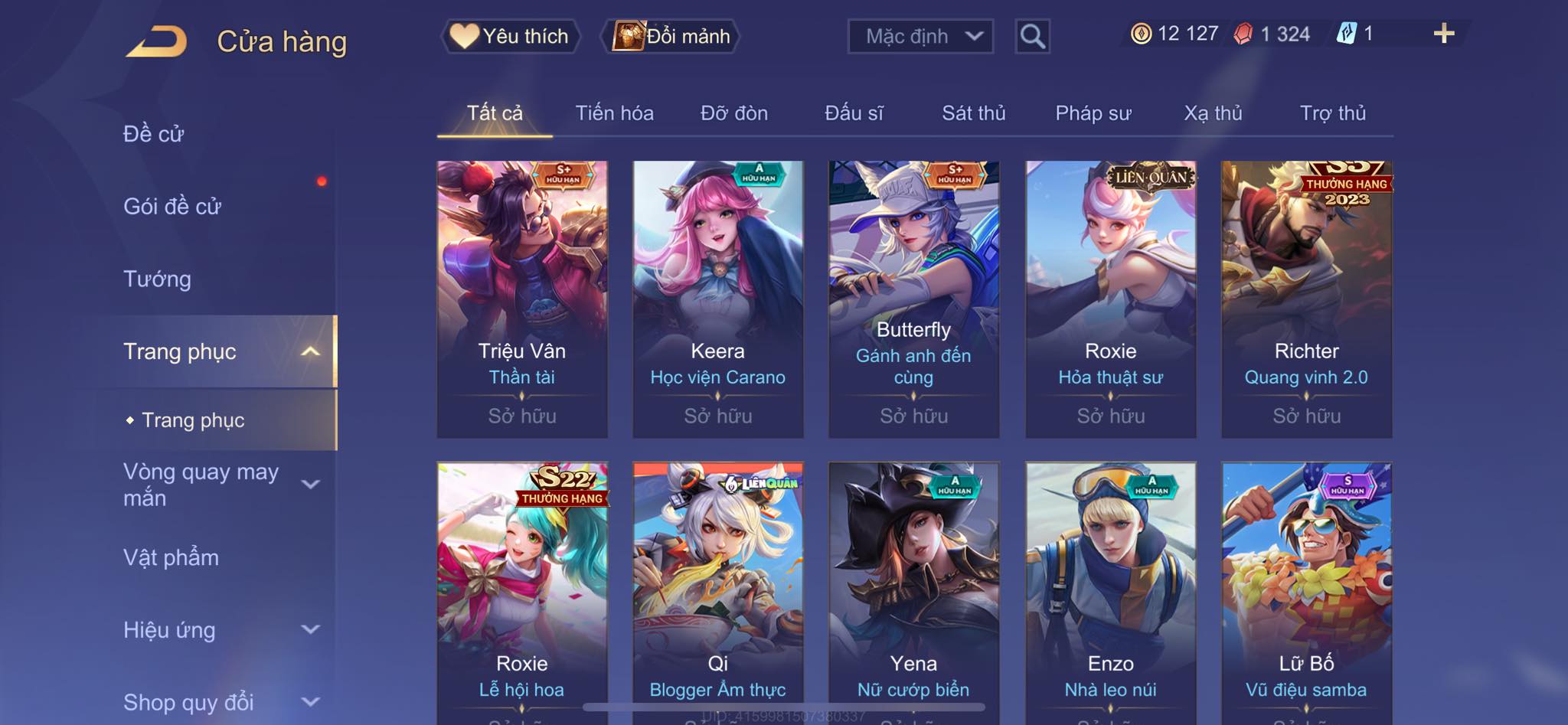
Task: Open the Đổi mảnh exchange
Action: [672, 36]
